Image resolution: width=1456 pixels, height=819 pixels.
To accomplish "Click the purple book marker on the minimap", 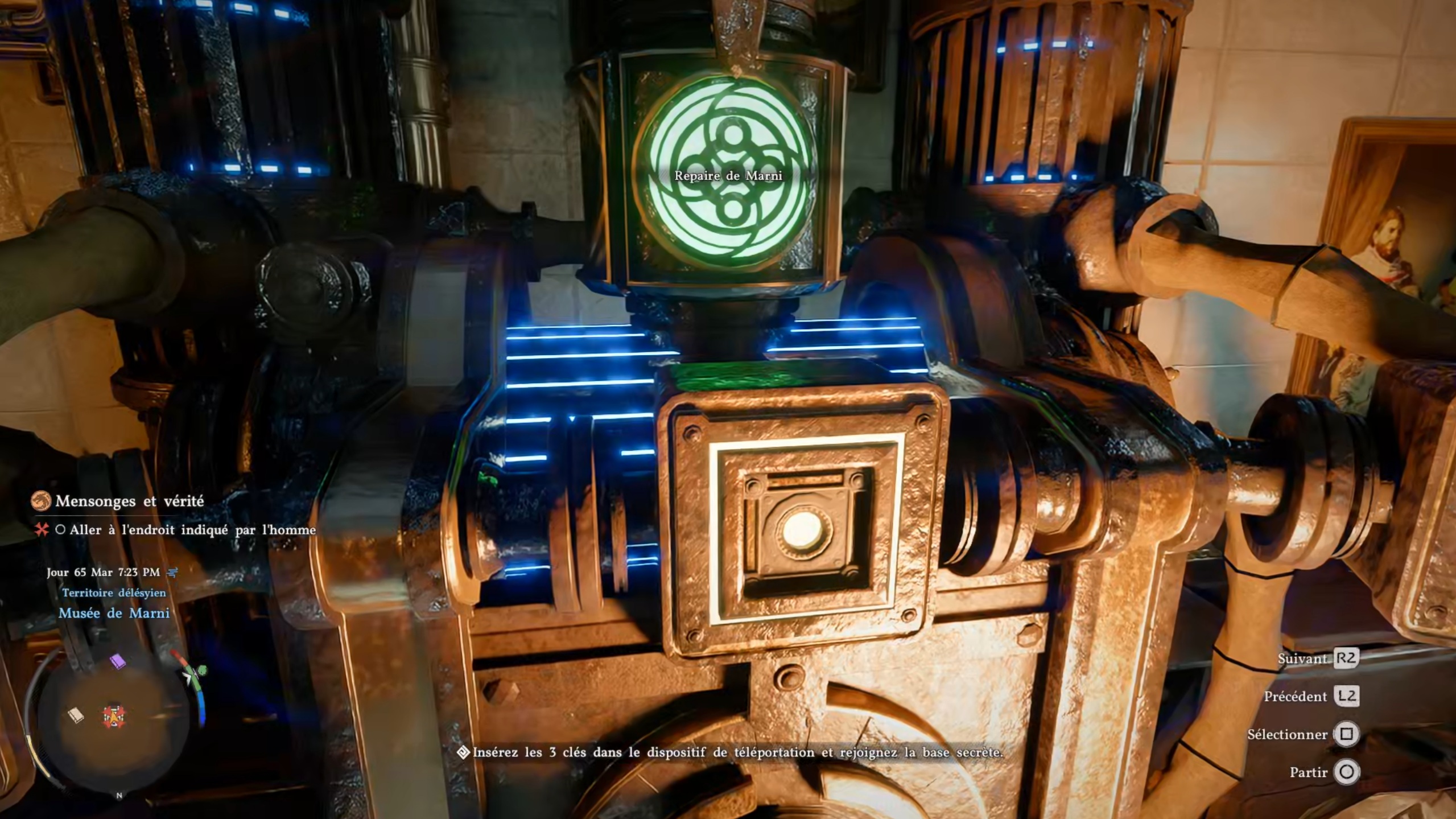I will 118,661.
